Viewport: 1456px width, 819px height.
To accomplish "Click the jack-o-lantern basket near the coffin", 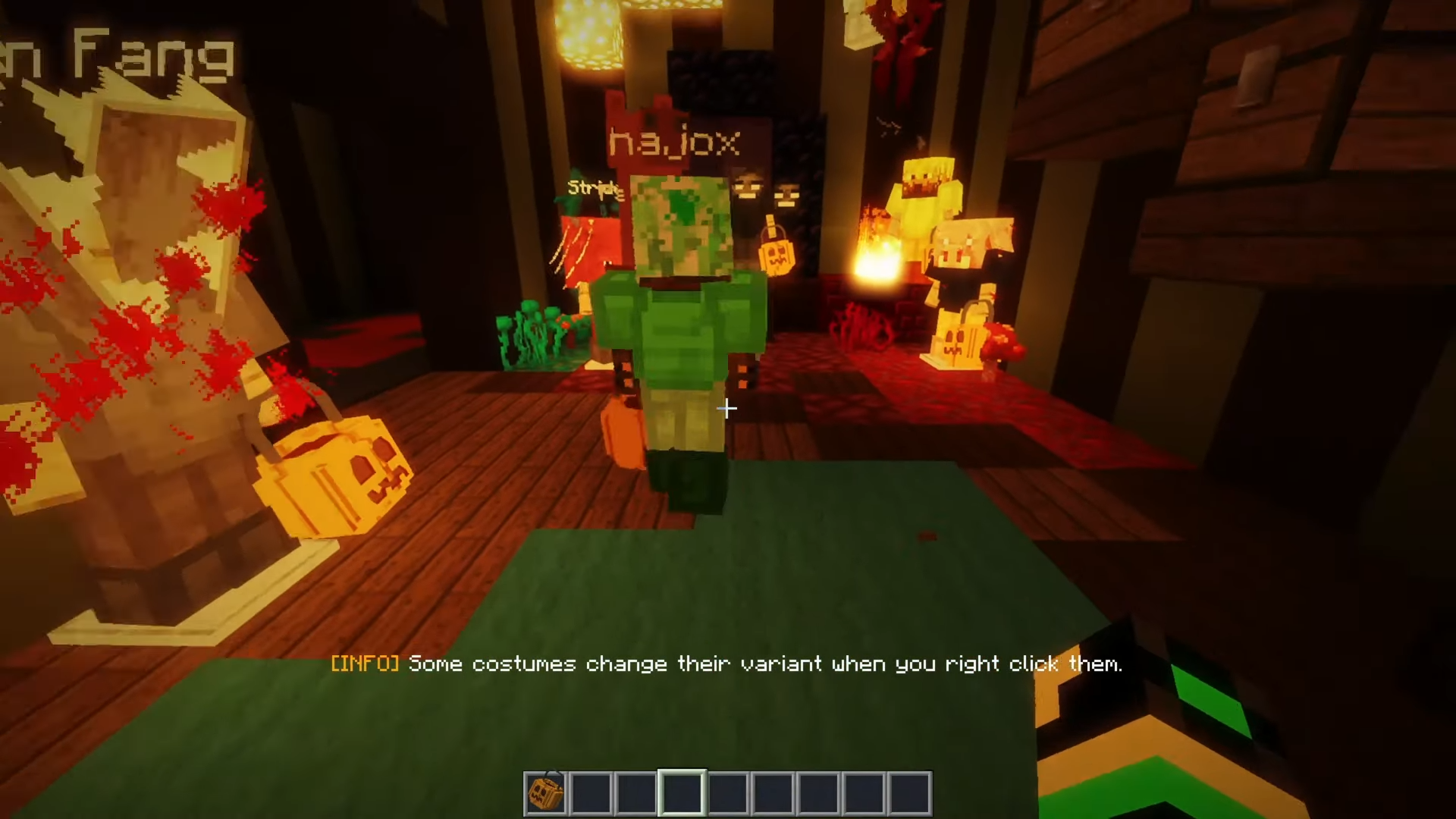I will [x=334, y=478].
